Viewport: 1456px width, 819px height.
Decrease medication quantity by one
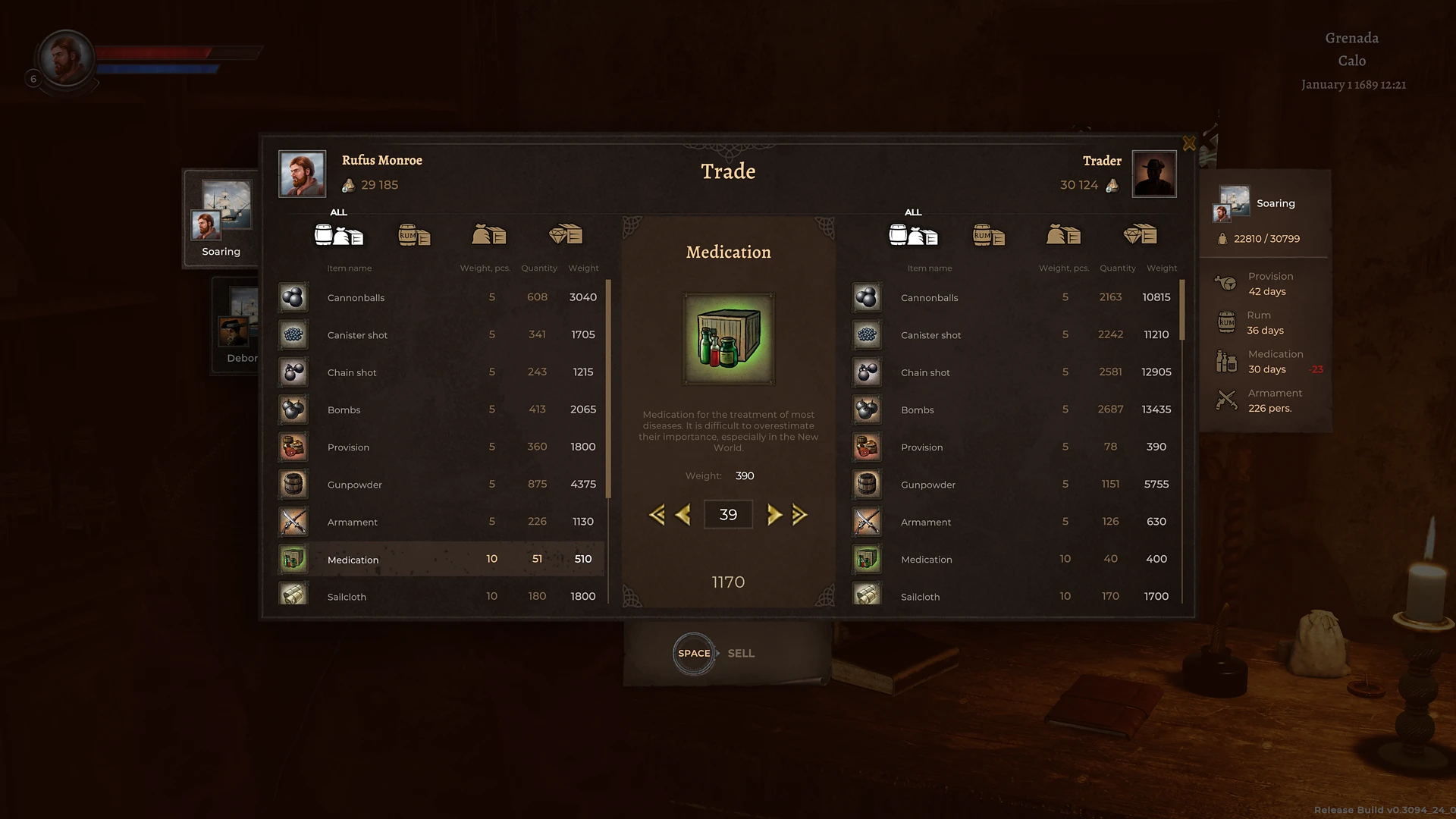pos(682,515)
